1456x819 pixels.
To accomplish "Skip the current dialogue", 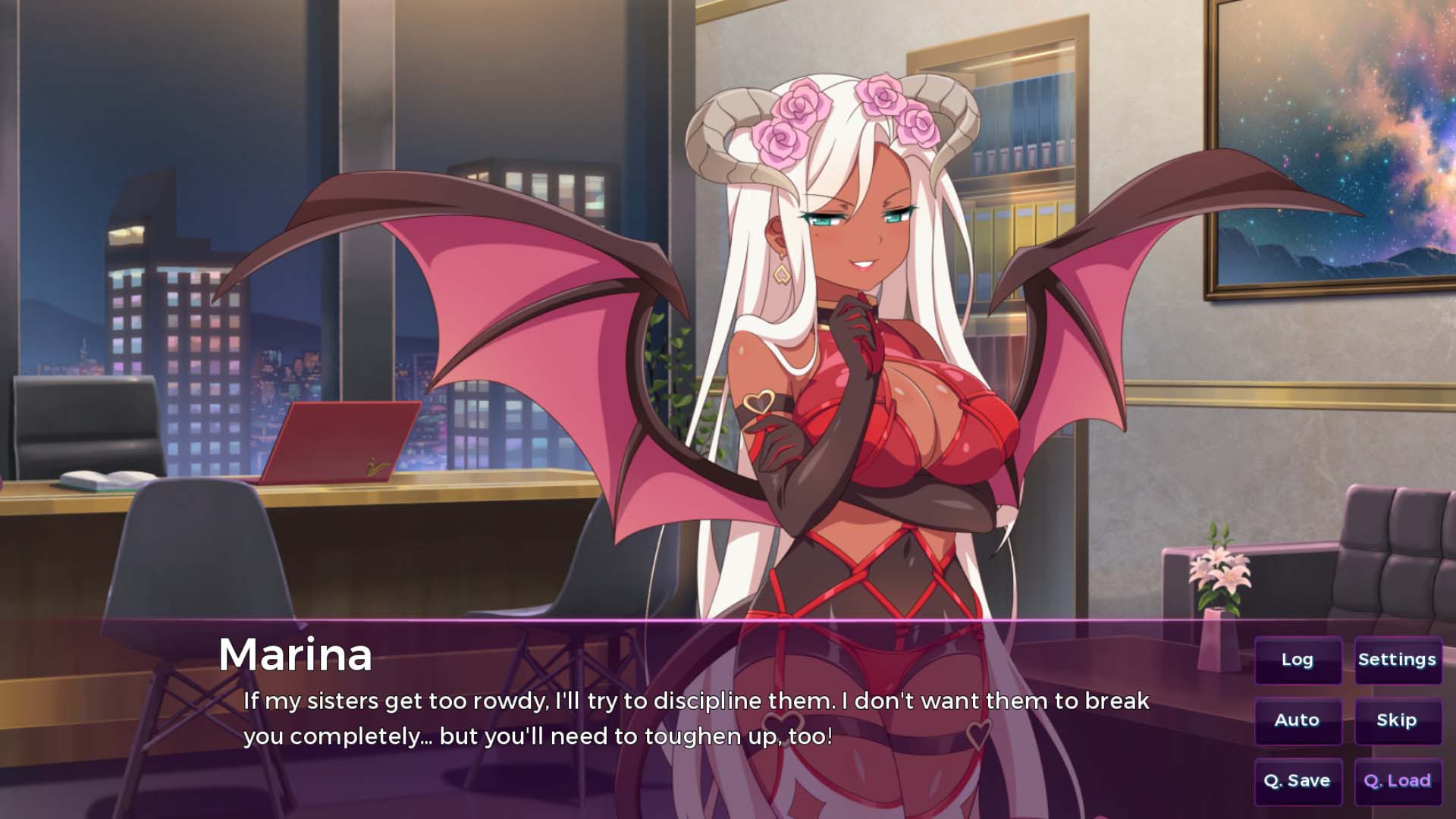I will (1398, 720).
